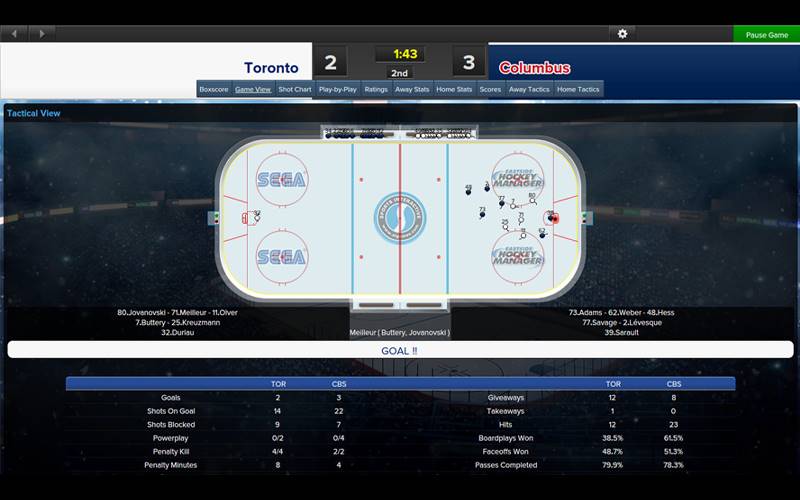The height and width of the screenshot is (500, 800).
Task: Open the Home Stats tab
Action: 454,89
